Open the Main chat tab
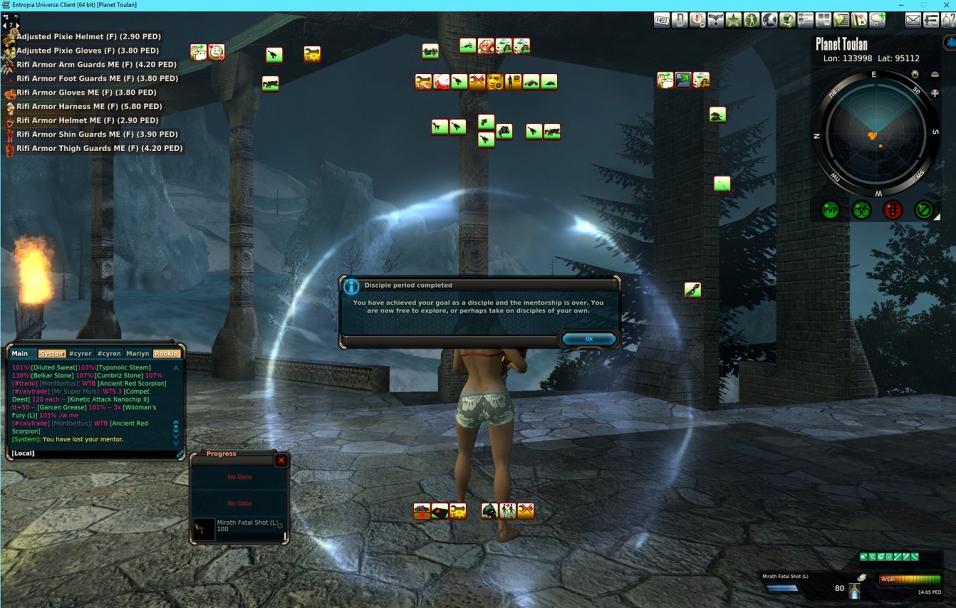 (x=20, y=353)
